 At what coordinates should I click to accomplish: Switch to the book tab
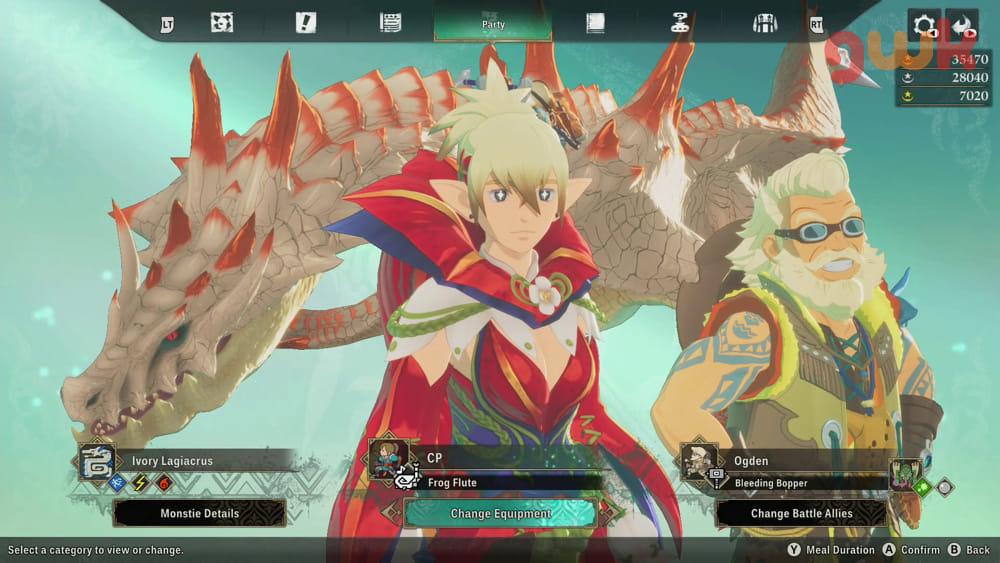(x=596, y=23)
